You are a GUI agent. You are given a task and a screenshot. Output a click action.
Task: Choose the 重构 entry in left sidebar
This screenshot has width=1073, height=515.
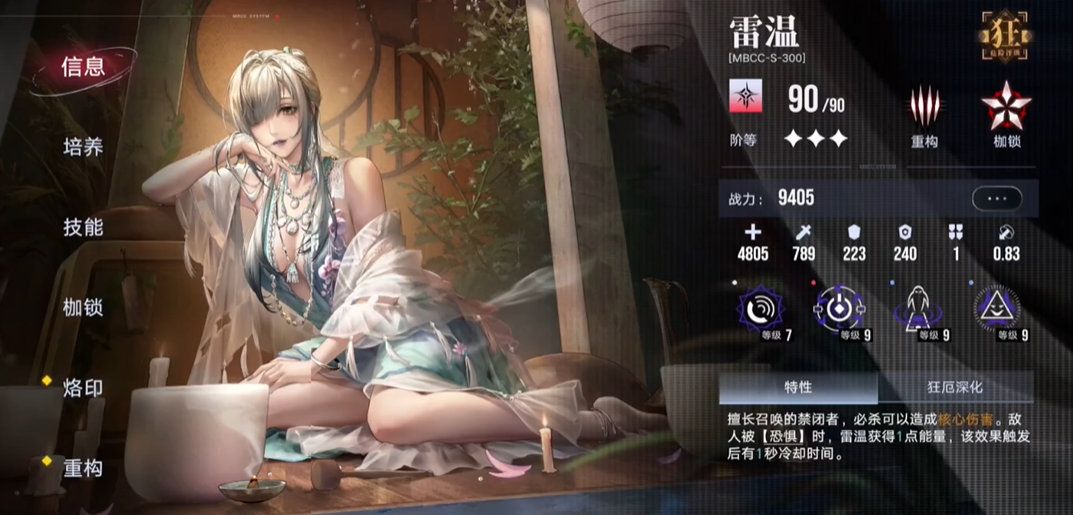point(83,467)
